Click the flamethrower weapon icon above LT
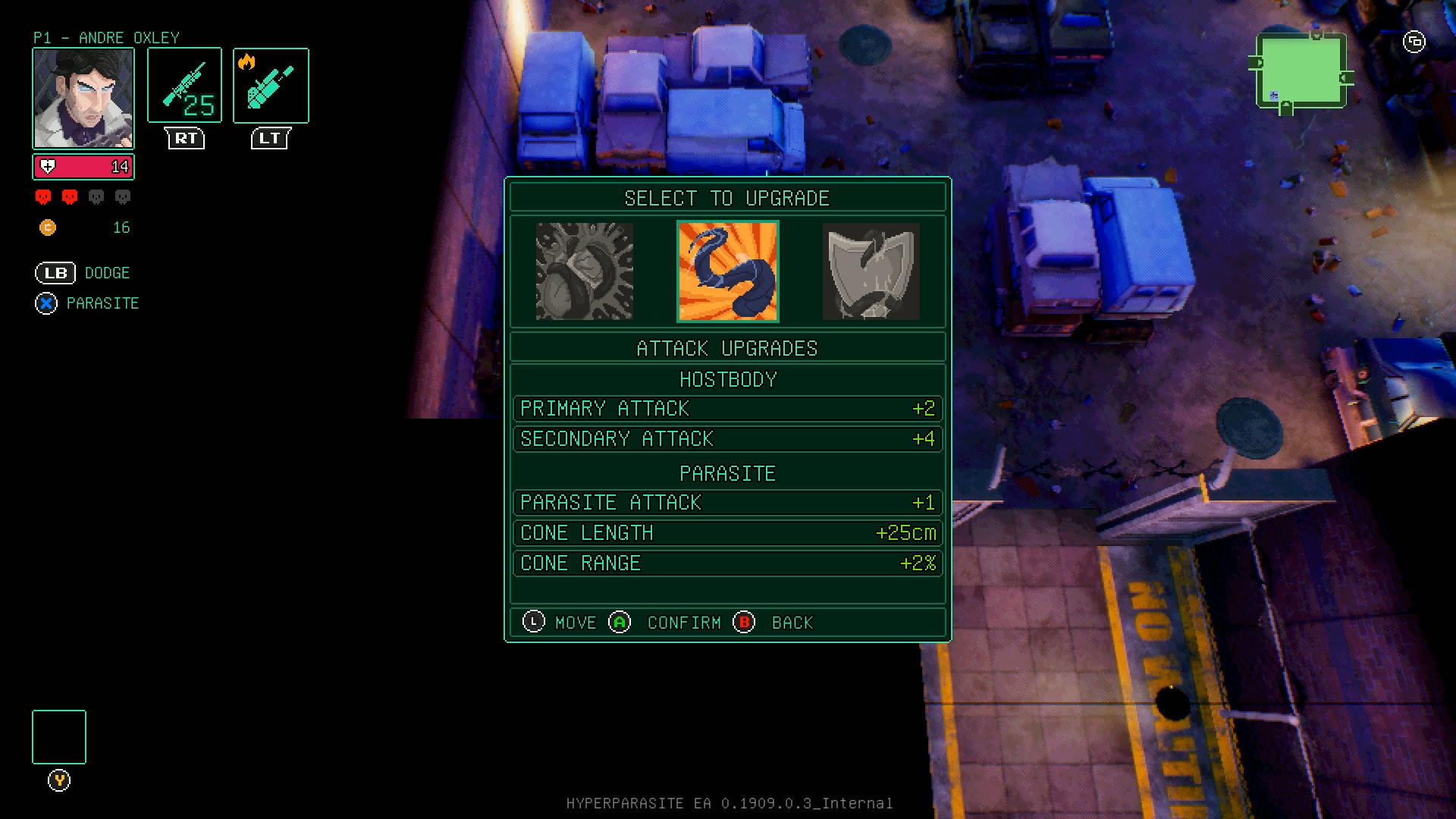Image resolution: width=1456 pixels, height=819 pixels. (270, 83)
